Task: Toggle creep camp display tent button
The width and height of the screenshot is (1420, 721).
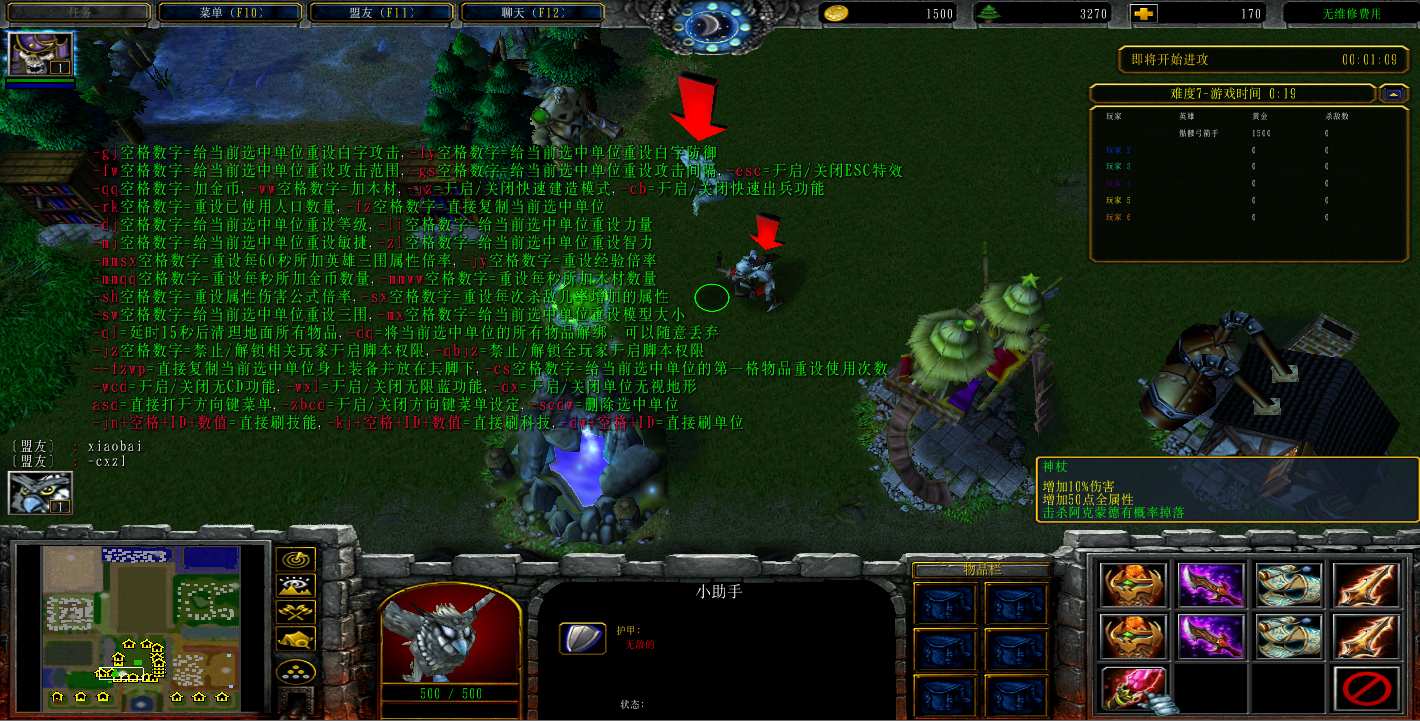Action: (299, 639)
